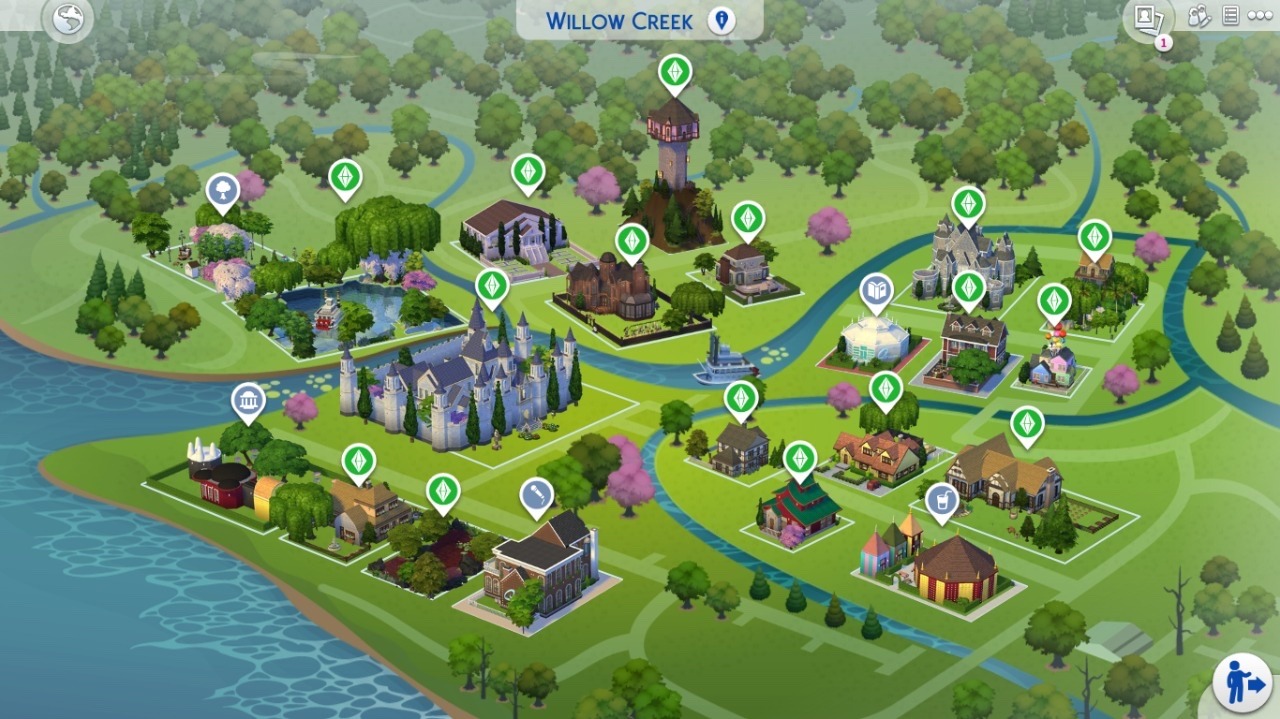Image resolution: width=1280 pixels, height=719 pixels.
Task: Open the household photos button with notification
Action: (1148, 19)
